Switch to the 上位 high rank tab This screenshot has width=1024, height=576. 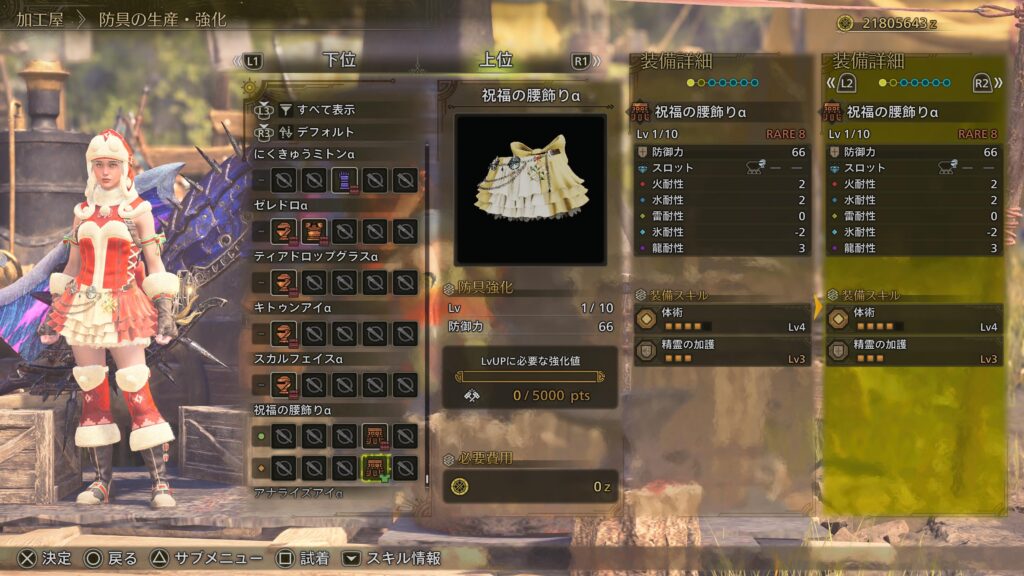496,60
